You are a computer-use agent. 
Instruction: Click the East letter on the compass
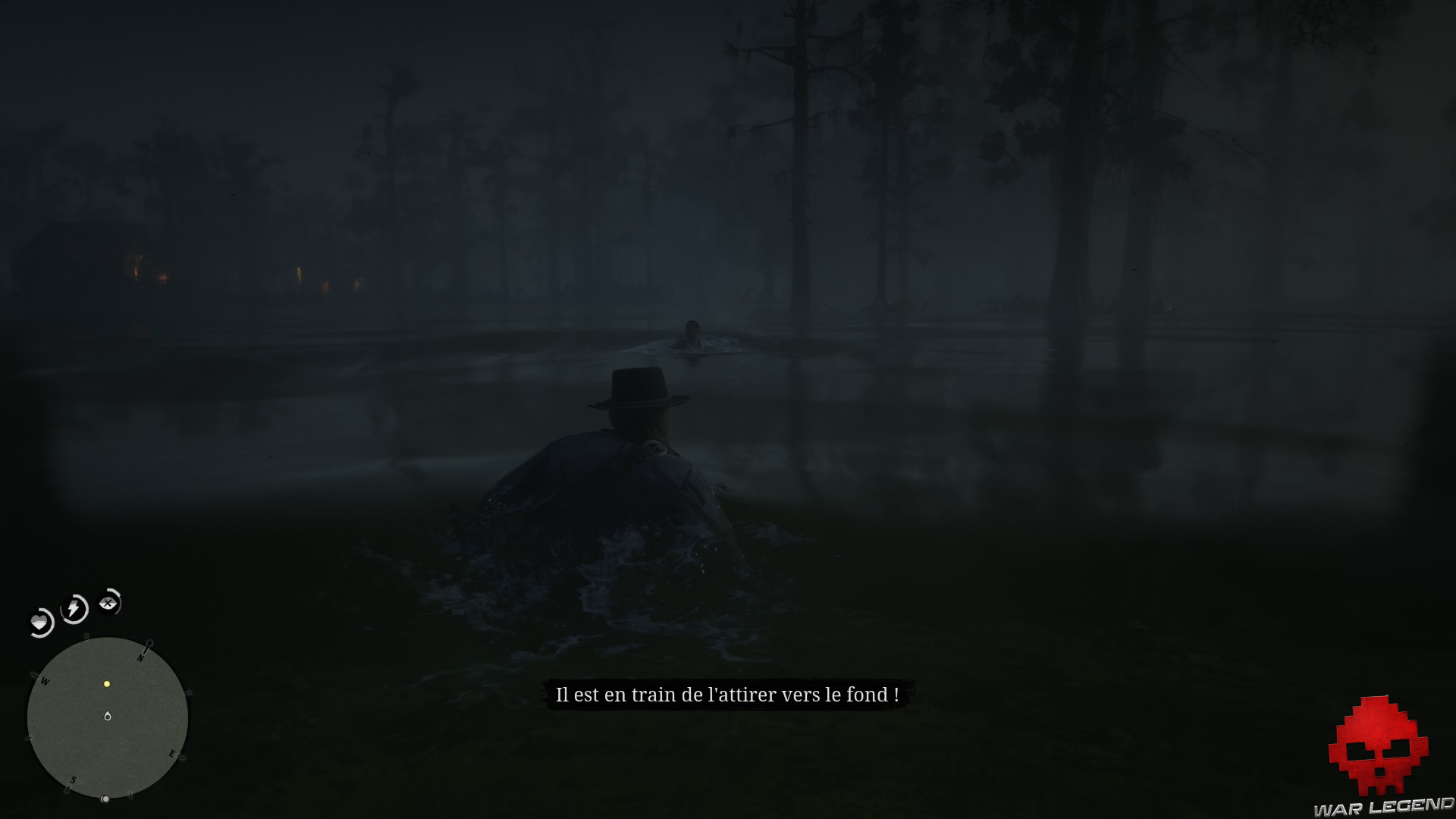[x=172, y=755]
